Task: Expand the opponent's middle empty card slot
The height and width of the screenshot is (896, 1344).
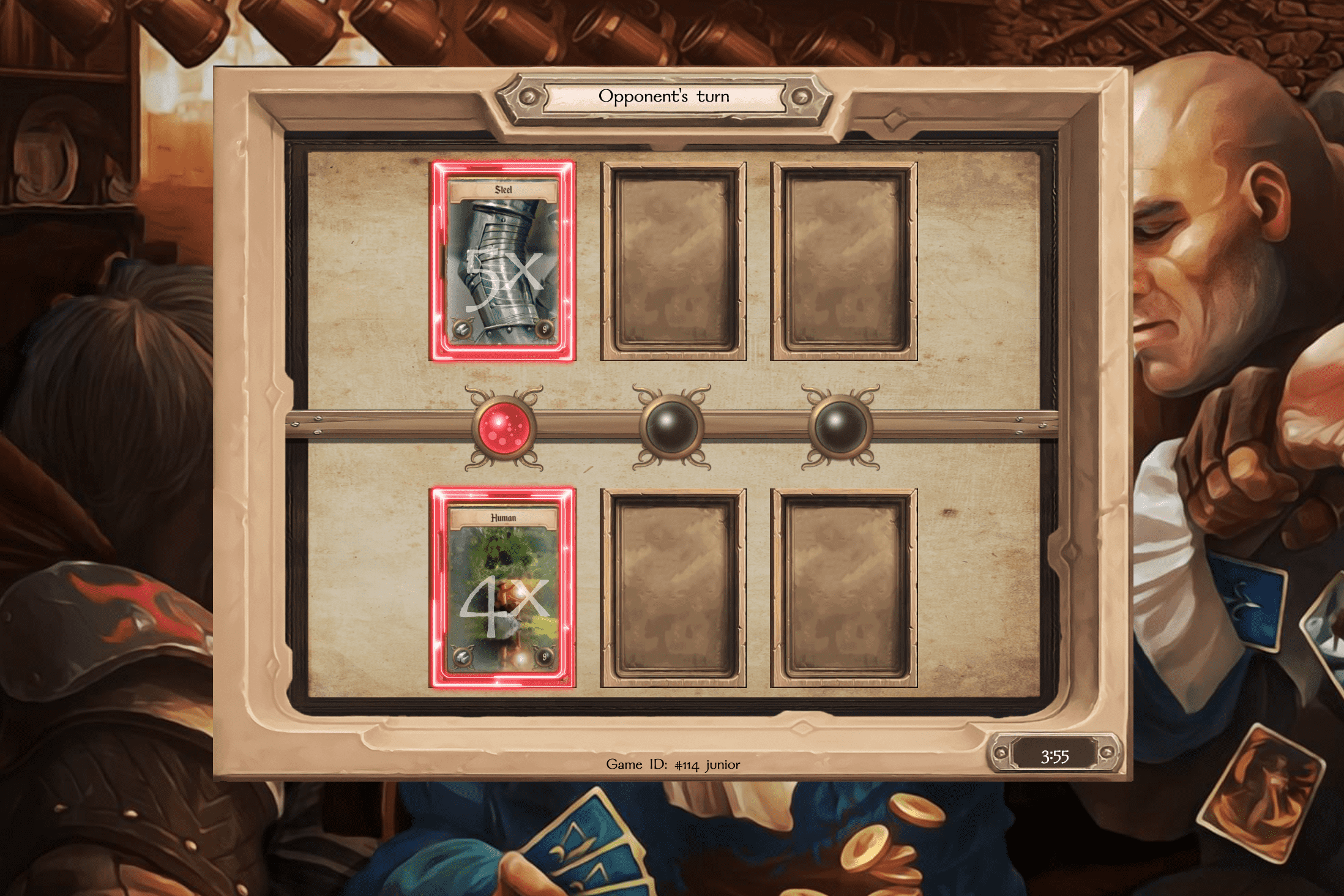Action: [x=673, y=260]
